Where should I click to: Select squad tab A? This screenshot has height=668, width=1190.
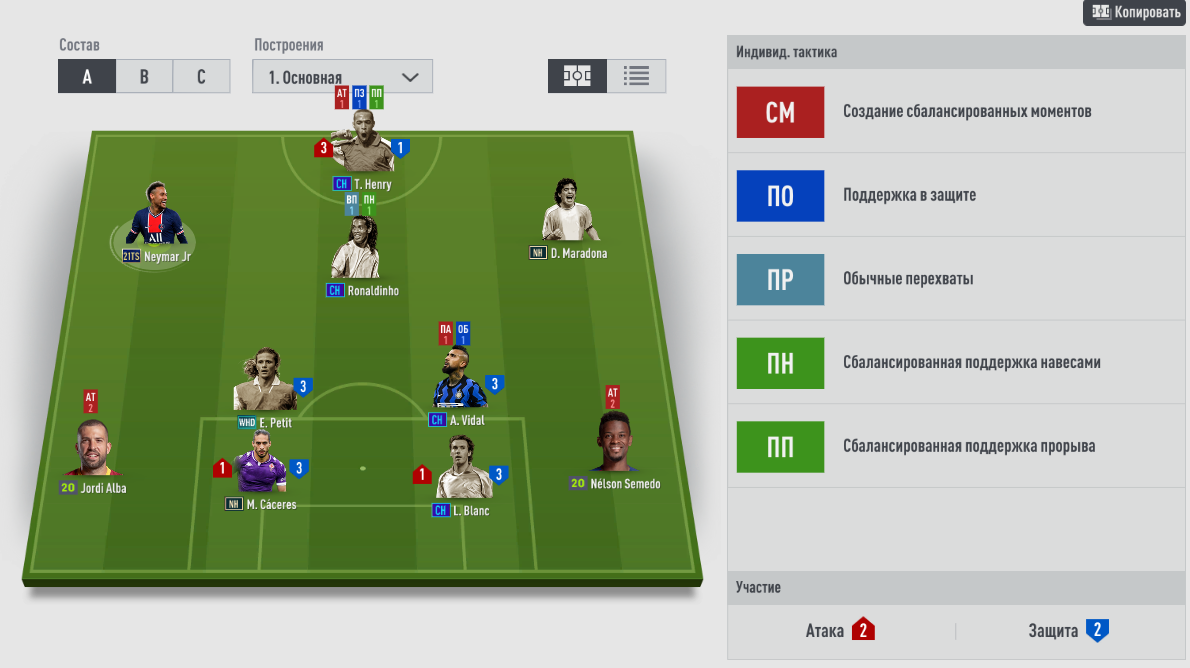87,77
